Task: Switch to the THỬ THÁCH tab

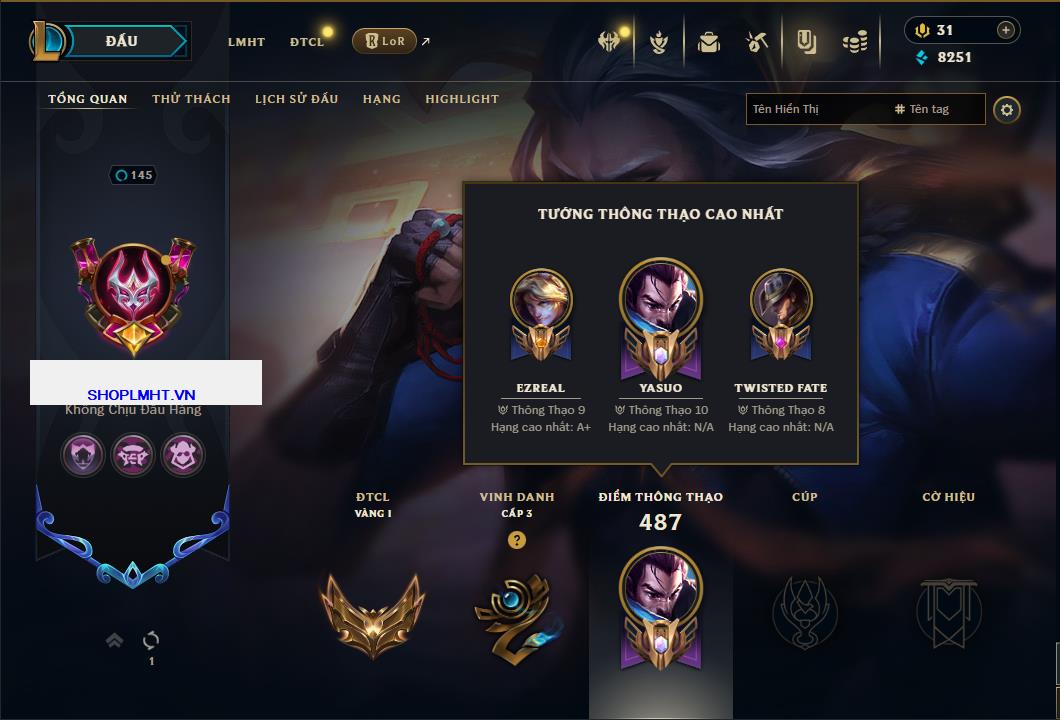Action: tap(191, 99)
